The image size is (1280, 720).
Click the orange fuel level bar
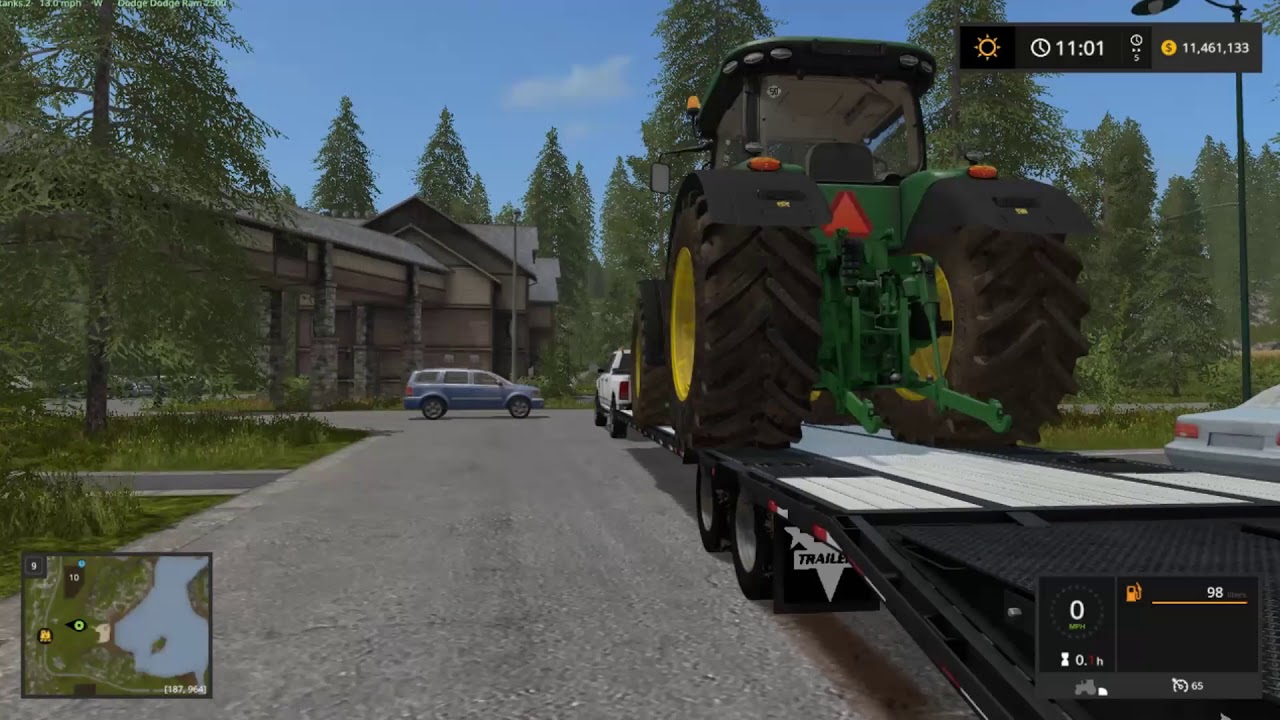1200,602
